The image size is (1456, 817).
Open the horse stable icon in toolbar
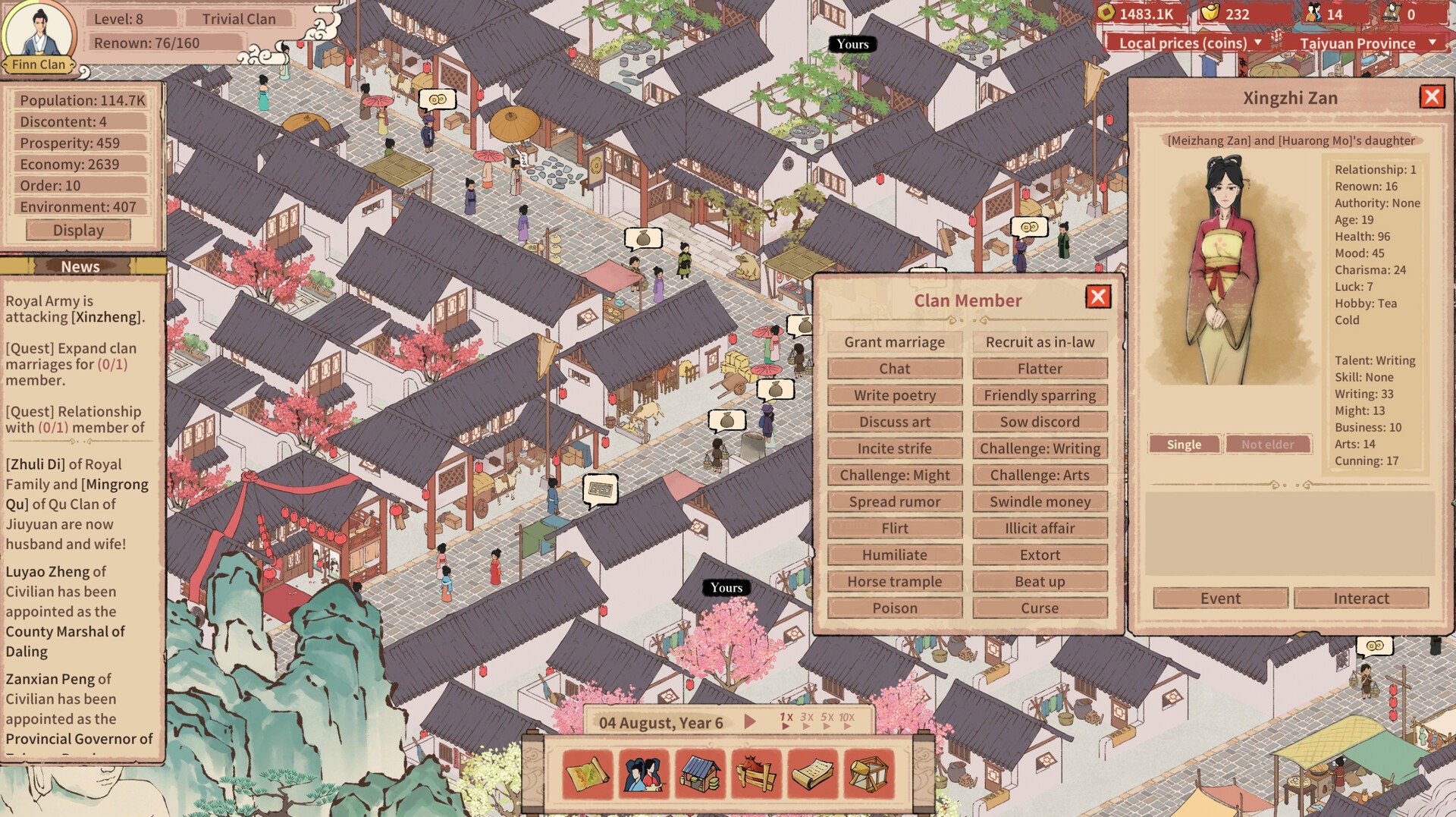756,775
